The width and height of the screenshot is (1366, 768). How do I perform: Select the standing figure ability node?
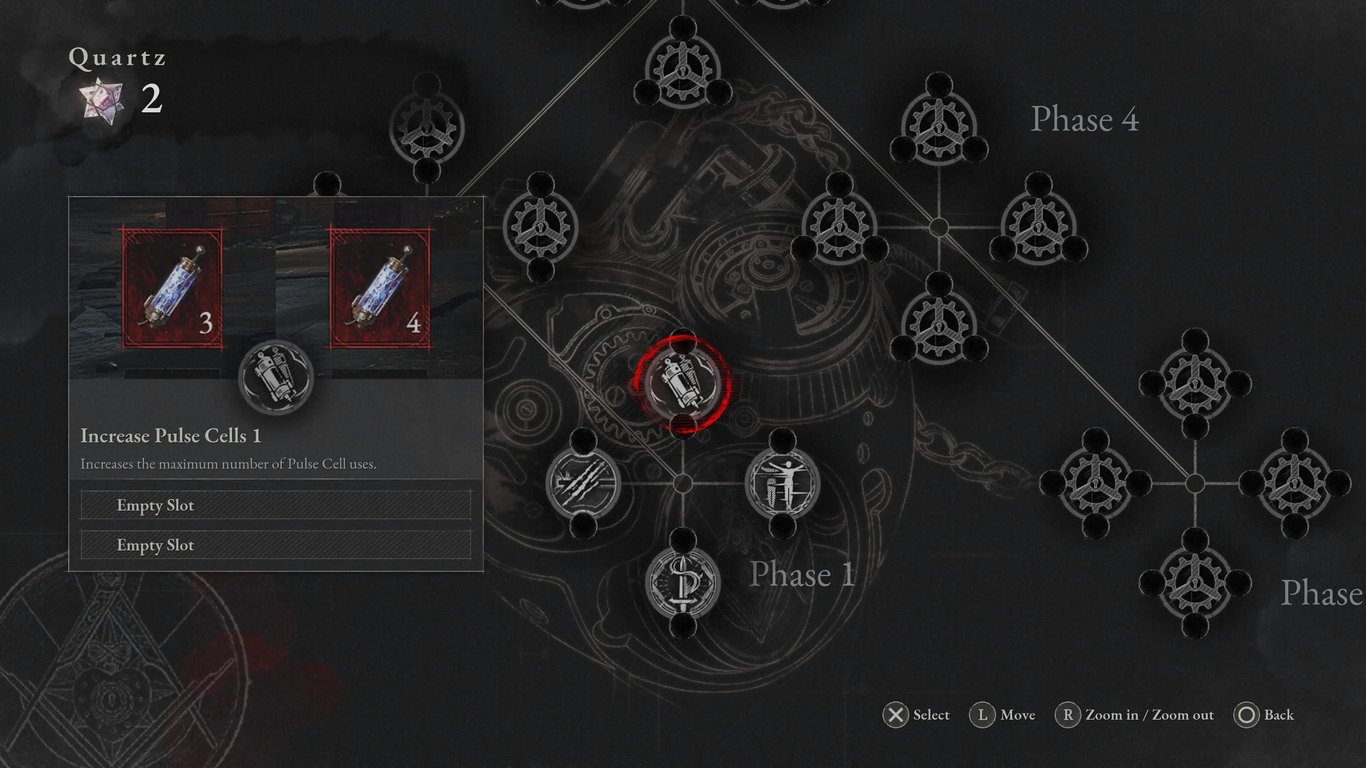[x=783, y=483]
